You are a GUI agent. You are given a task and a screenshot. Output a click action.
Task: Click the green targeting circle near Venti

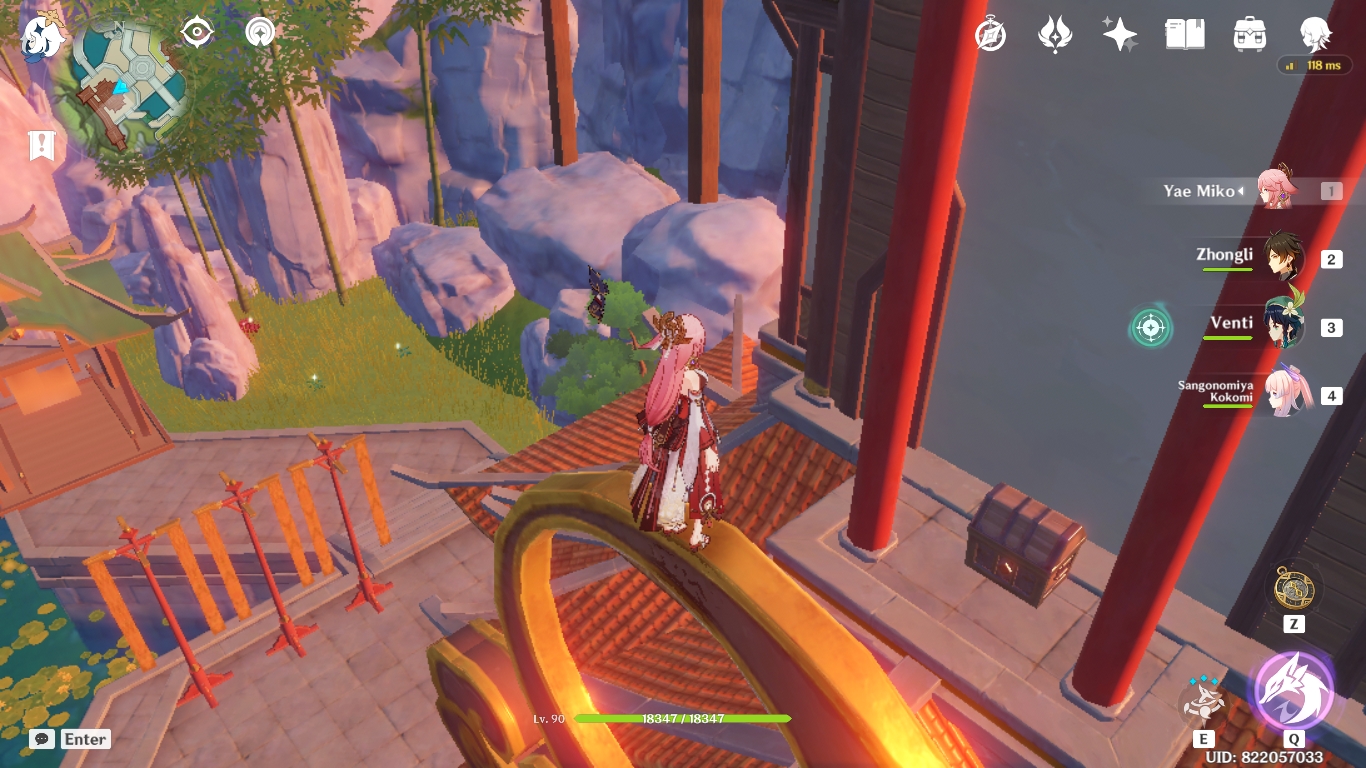[x=1151, y=326]
